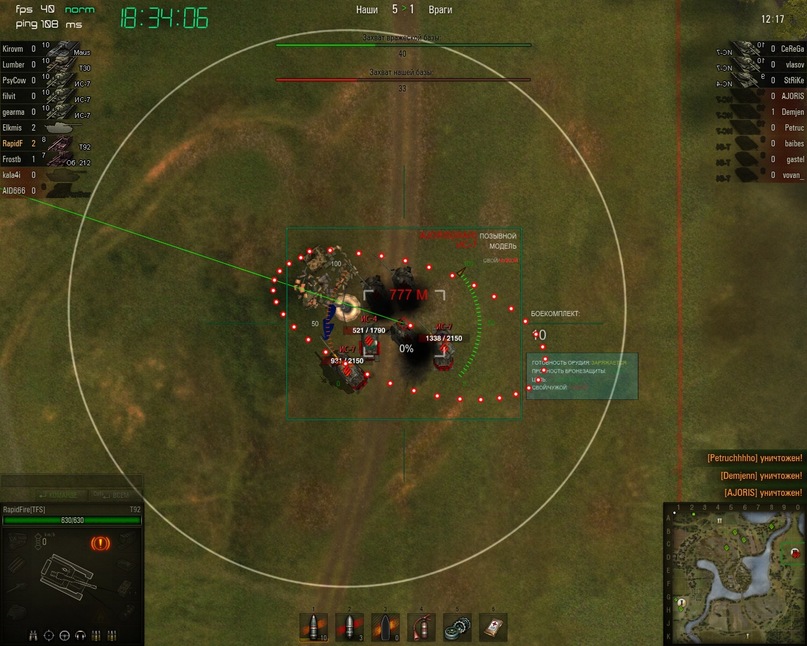This screenshot has height=646, width=807.
Task: Pick Frostb's Об. 212 in the team list
Action: (x=40, y=159)
